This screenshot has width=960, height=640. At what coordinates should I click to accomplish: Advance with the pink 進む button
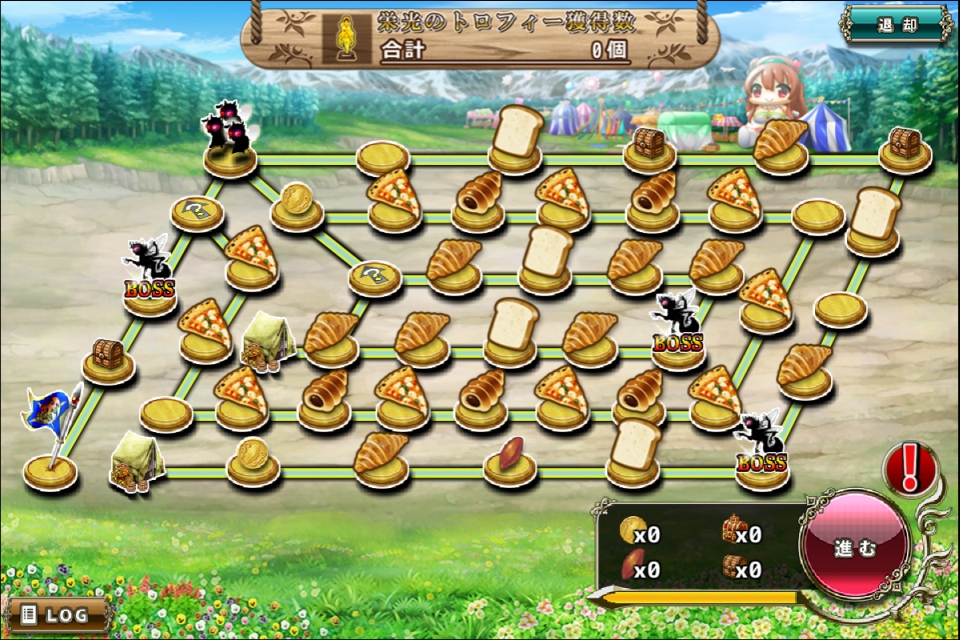(x=855, y=547)
